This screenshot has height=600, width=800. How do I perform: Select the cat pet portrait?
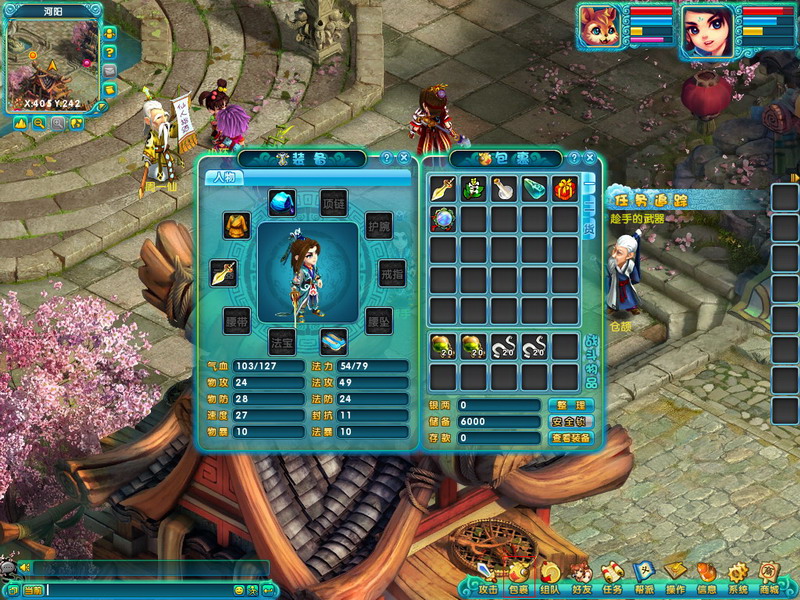[x=600, y=28]
